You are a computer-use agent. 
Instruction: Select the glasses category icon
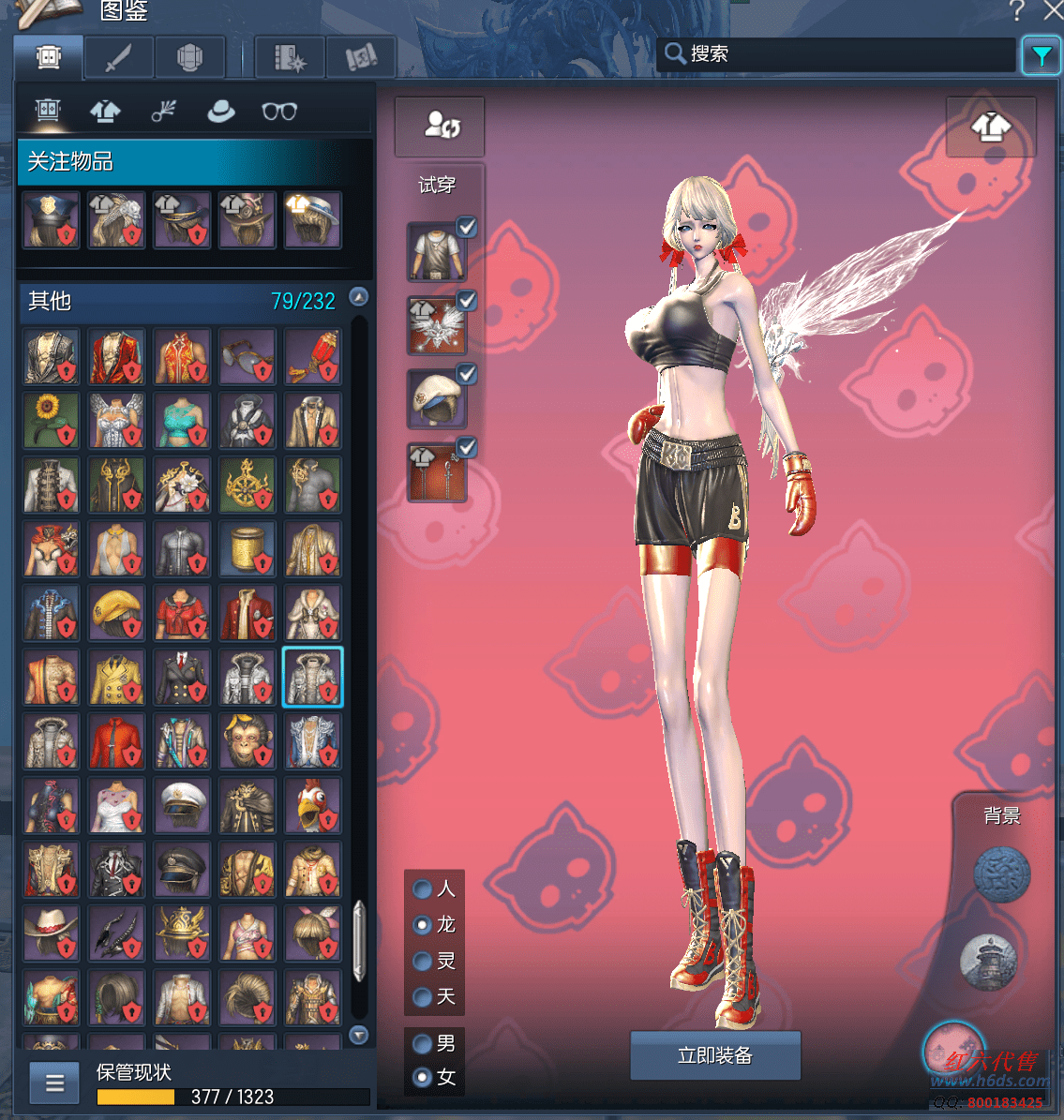pos(279,112)
